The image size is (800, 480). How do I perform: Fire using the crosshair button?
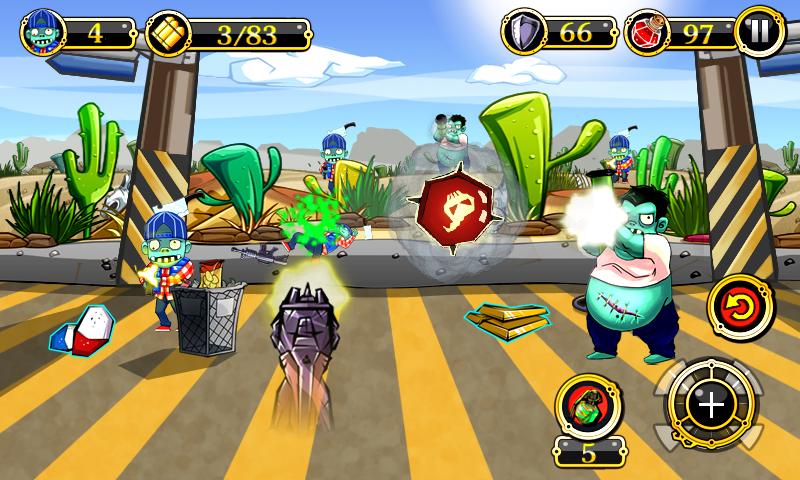click(x=711, y=405)
